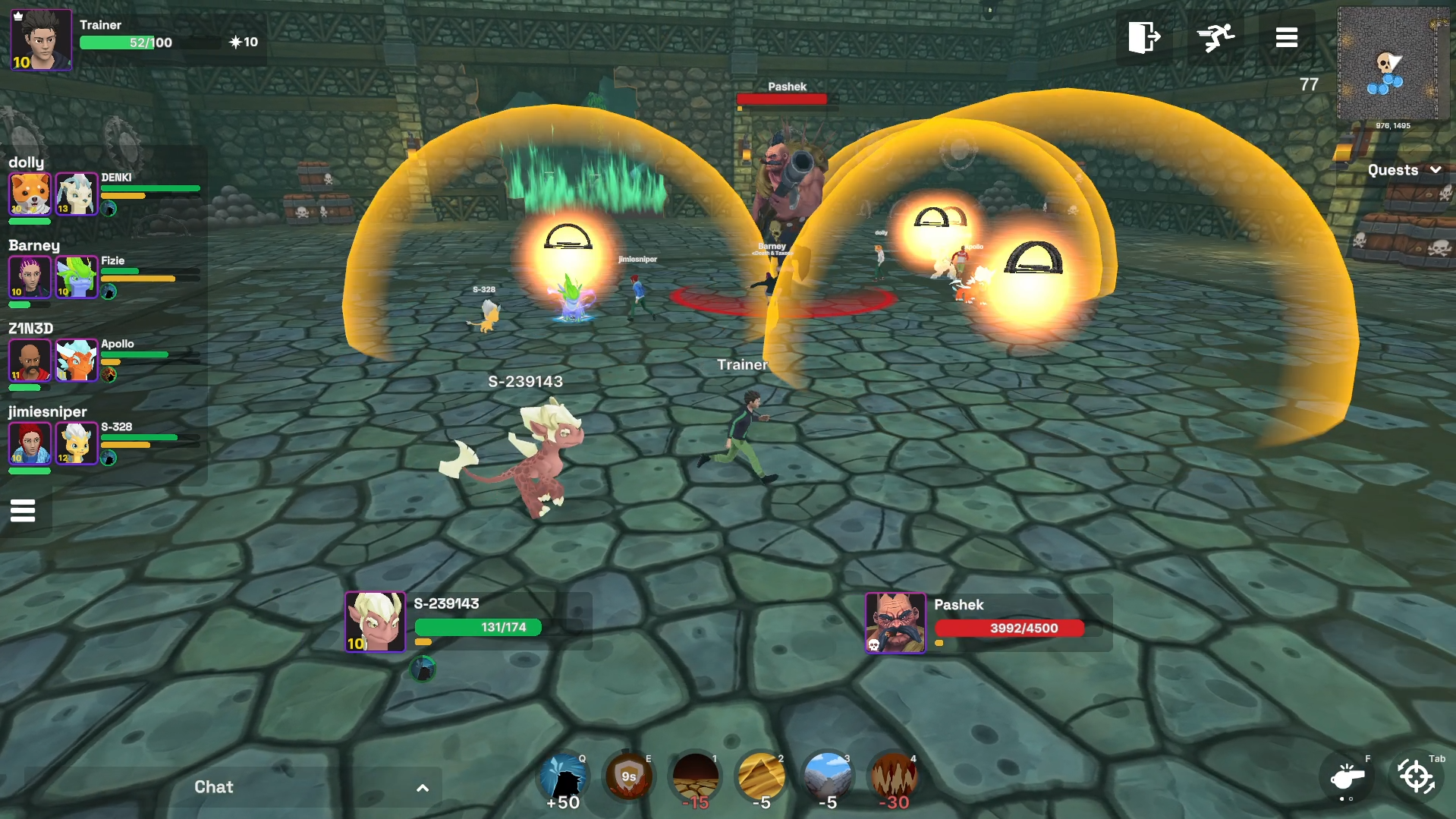Select dolly's fox trainer portrait

tap(30, 194)
